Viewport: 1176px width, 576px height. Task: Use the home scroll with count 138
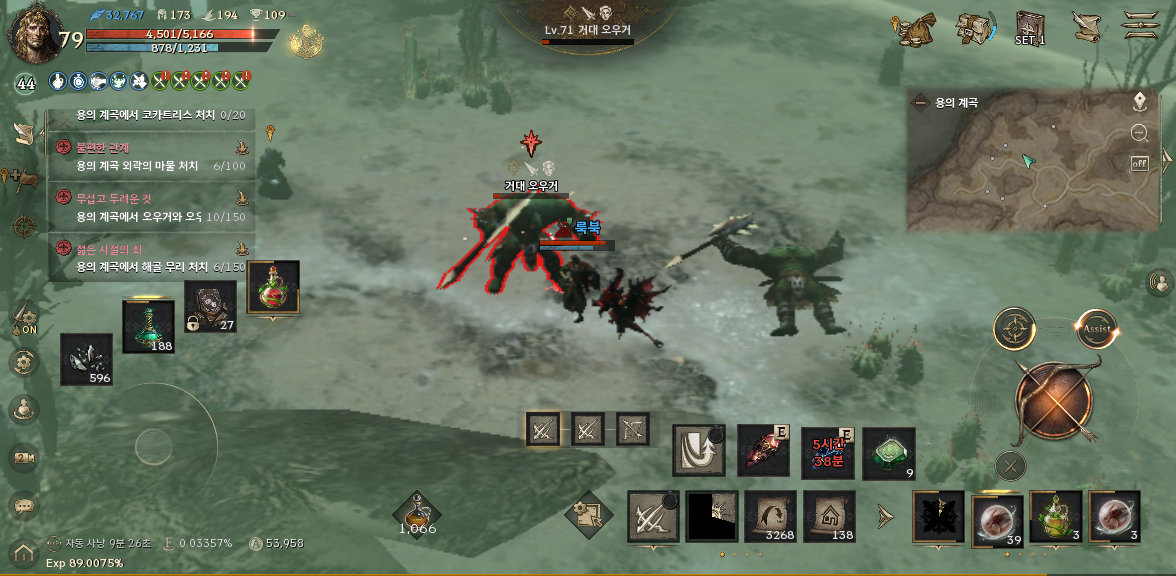click(829, 516)
